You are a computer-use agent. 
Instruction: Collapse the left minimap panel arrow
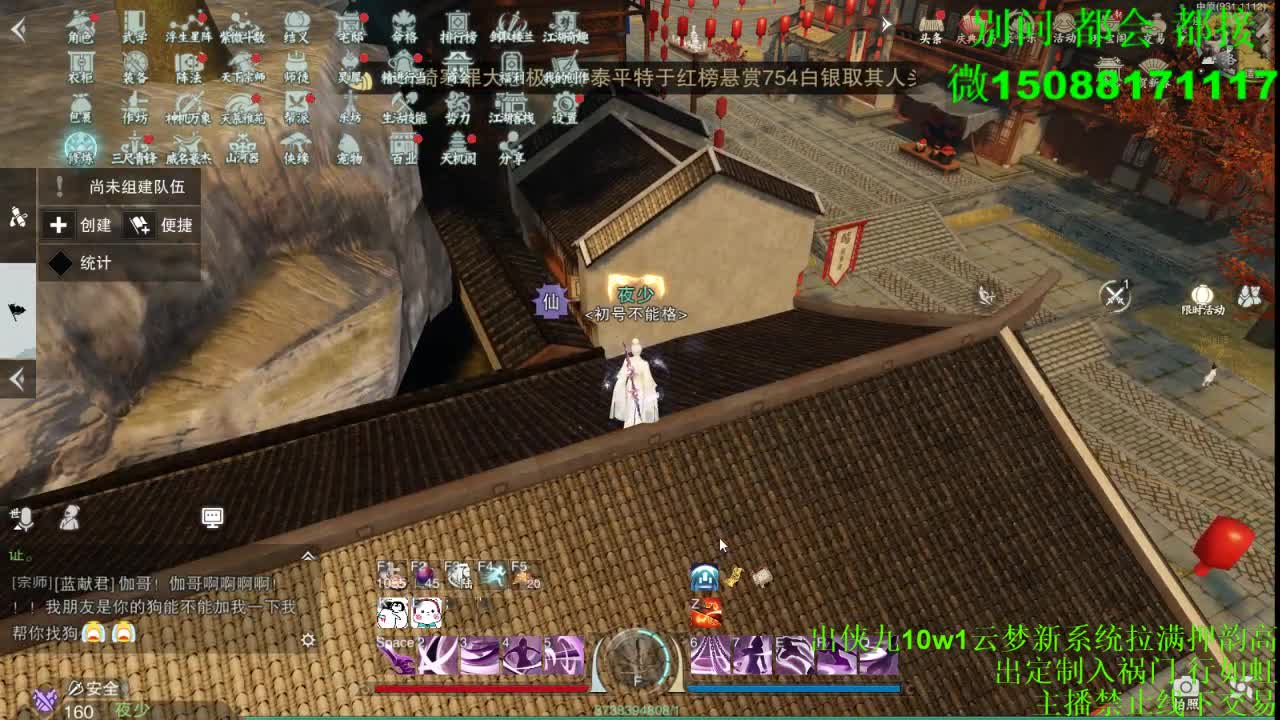pos(17,378)
